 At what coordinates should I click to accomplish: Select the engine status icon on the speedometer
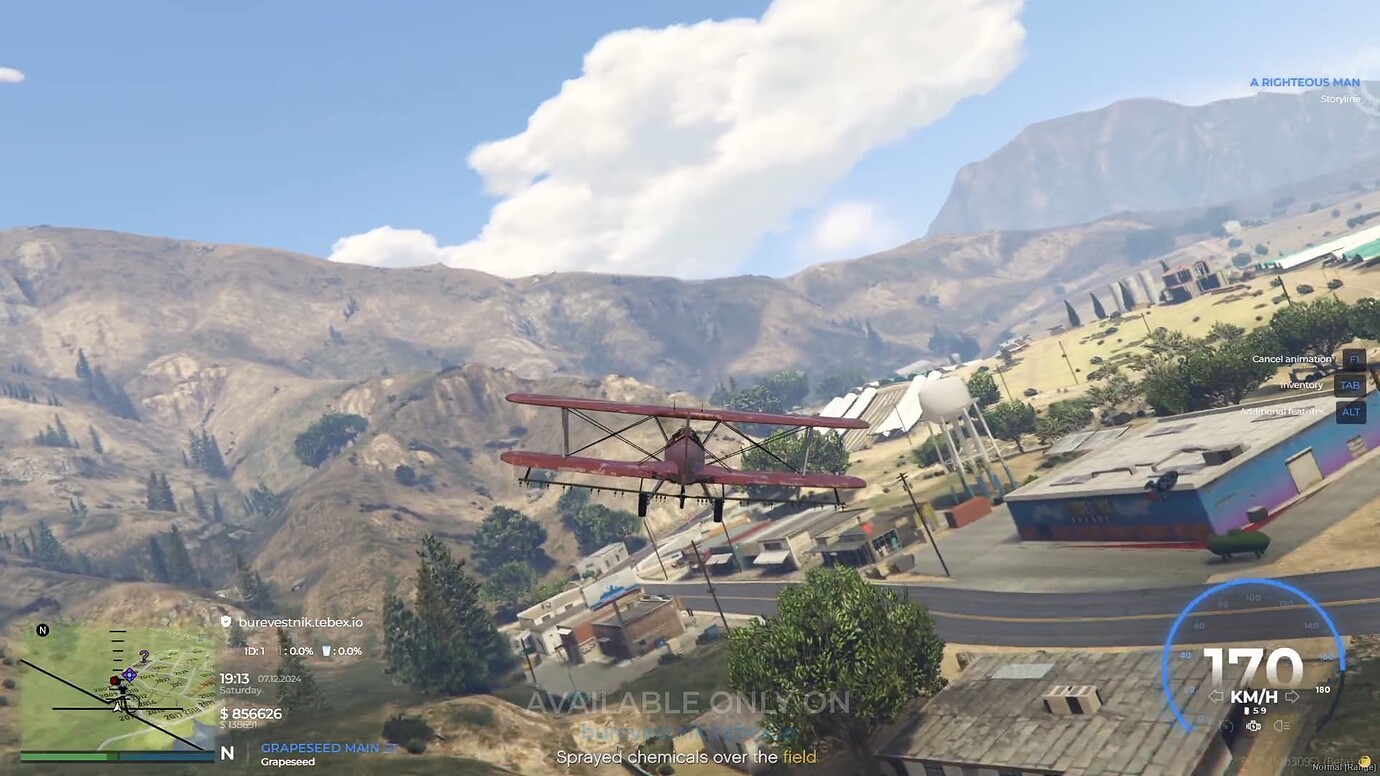coord(1253,727)
